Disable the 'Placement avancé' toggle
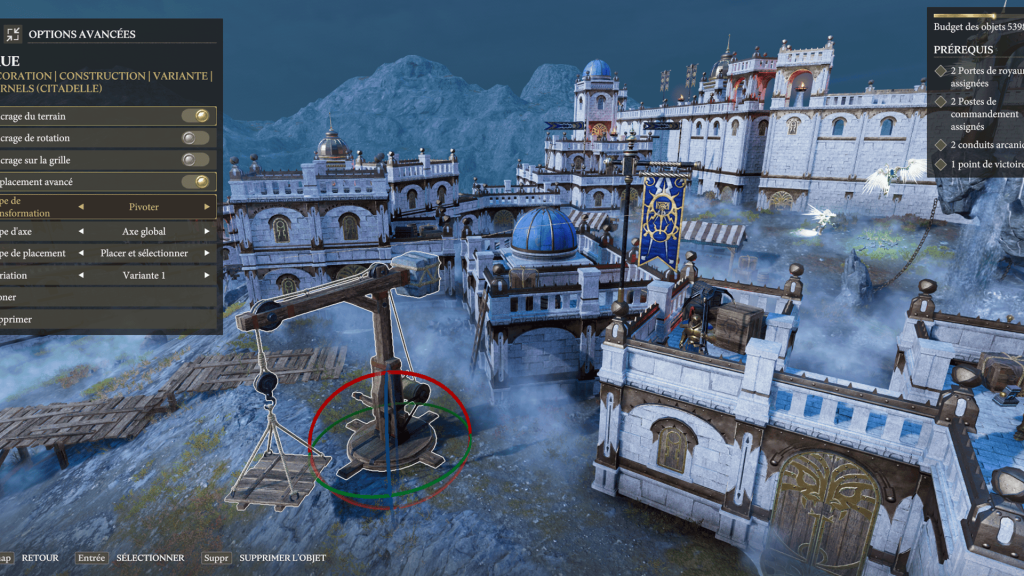Viewport: 1024px width, 576px height. (196, 182)
